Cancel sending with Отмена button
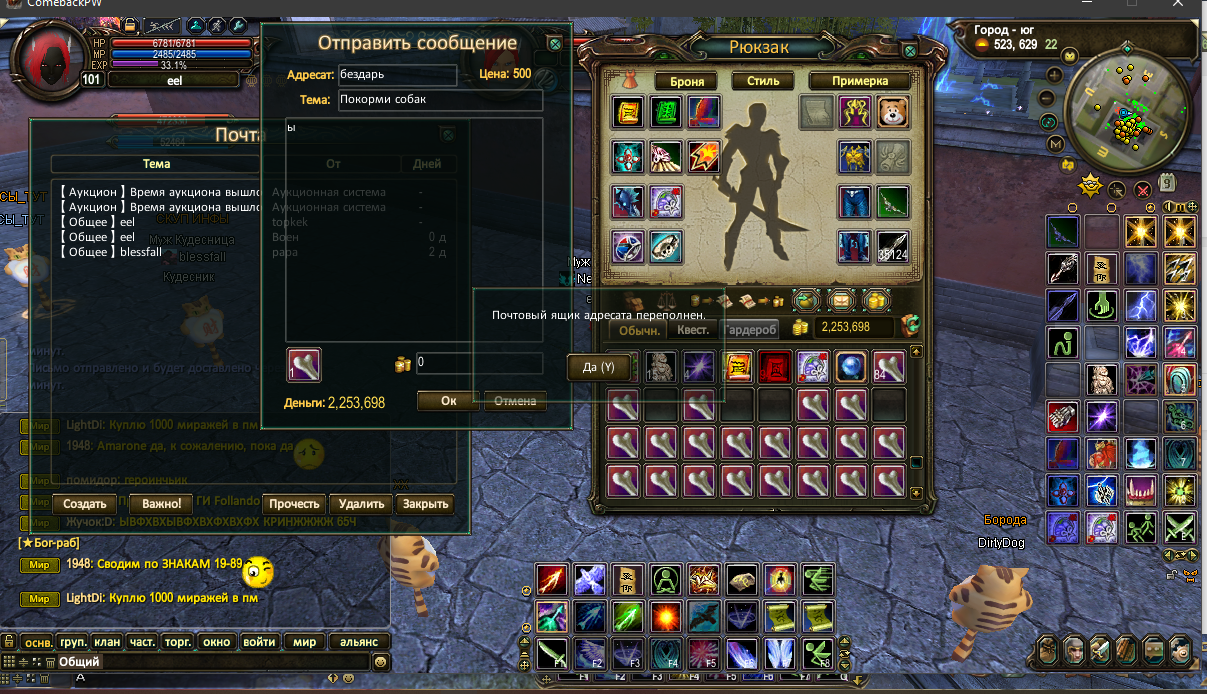The width and height of the screenshot is (1207, 694). tap(516, 401)
